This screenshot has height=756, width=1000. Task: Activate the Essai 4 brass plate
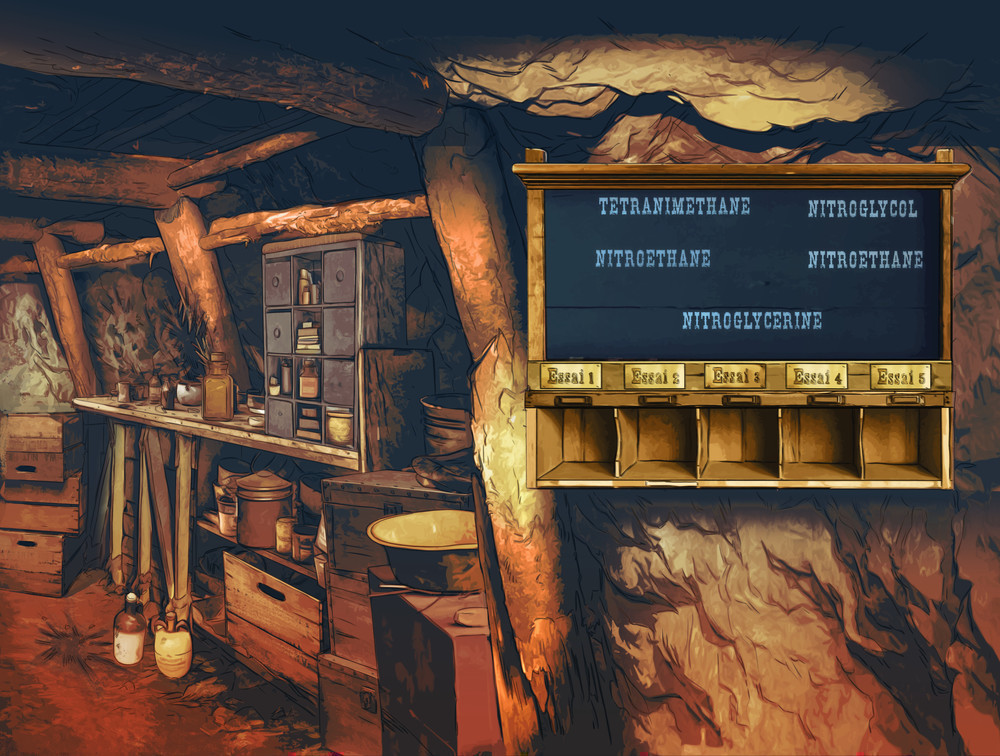(x=817, y=377)
